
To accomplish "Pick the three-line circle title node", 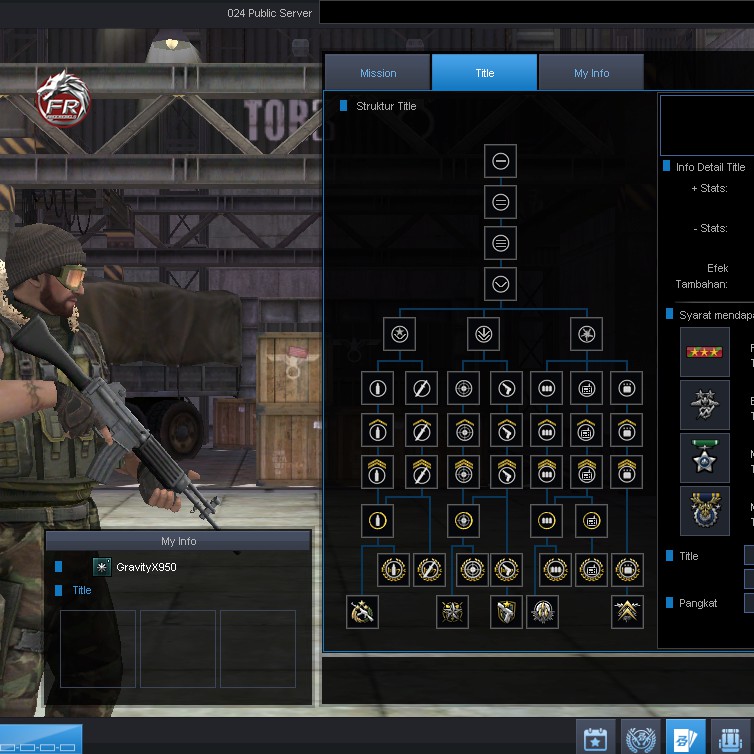I will point(501,243).
